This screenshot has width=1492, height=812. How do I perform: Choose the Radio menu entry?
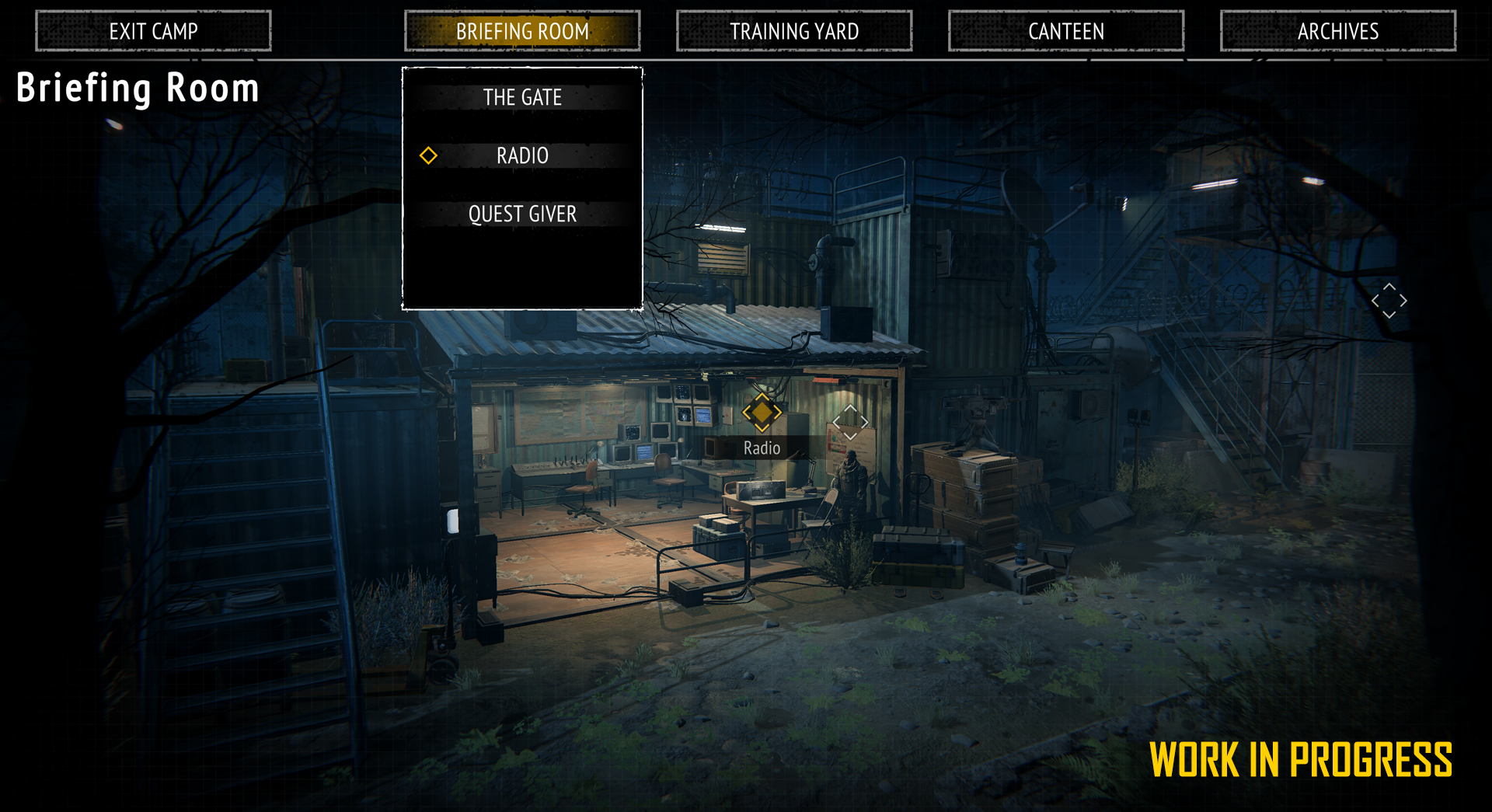[x=522, y=155]
